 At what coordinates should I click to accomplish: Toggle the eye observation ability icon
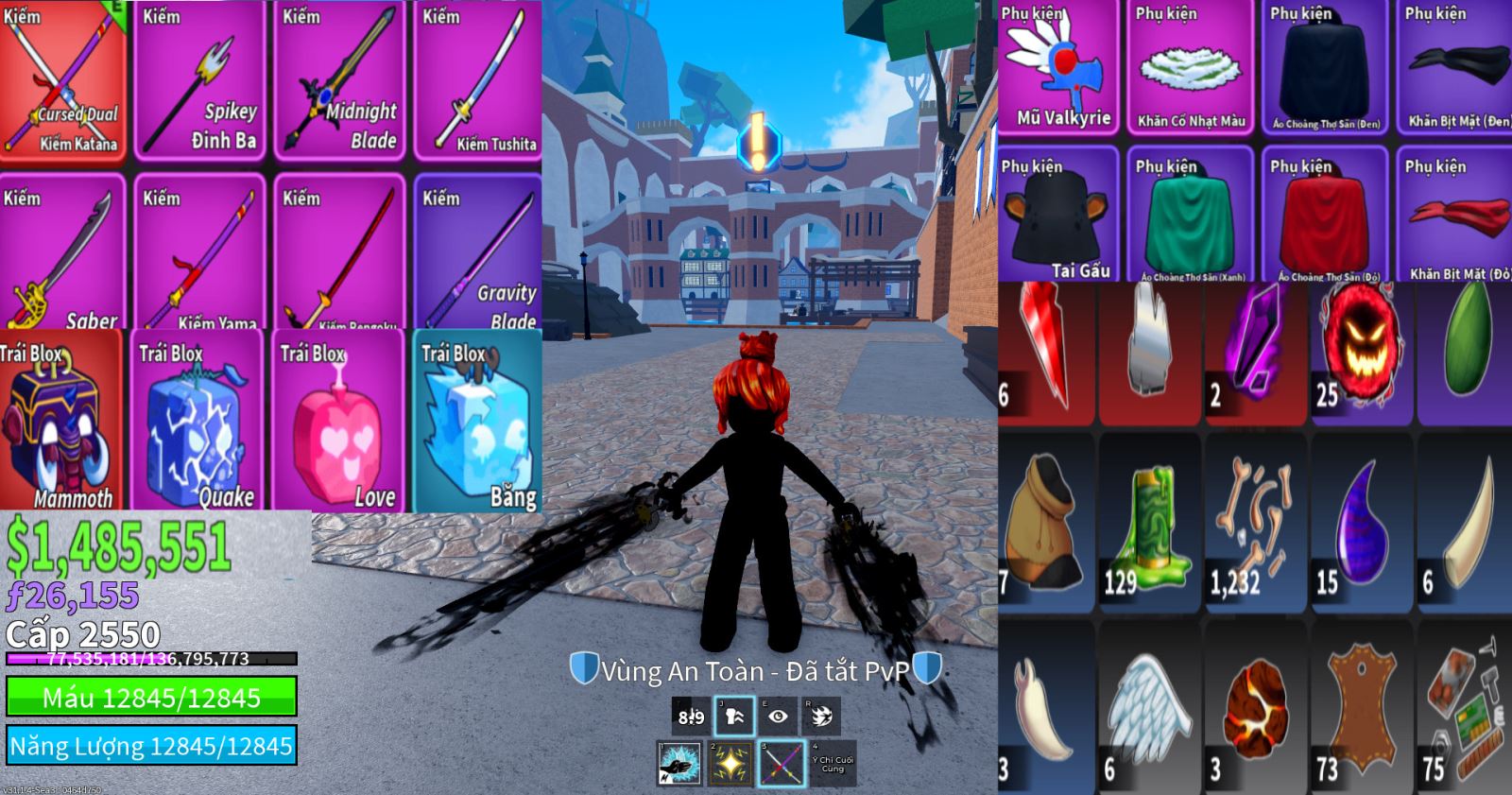tap(778, 717)
